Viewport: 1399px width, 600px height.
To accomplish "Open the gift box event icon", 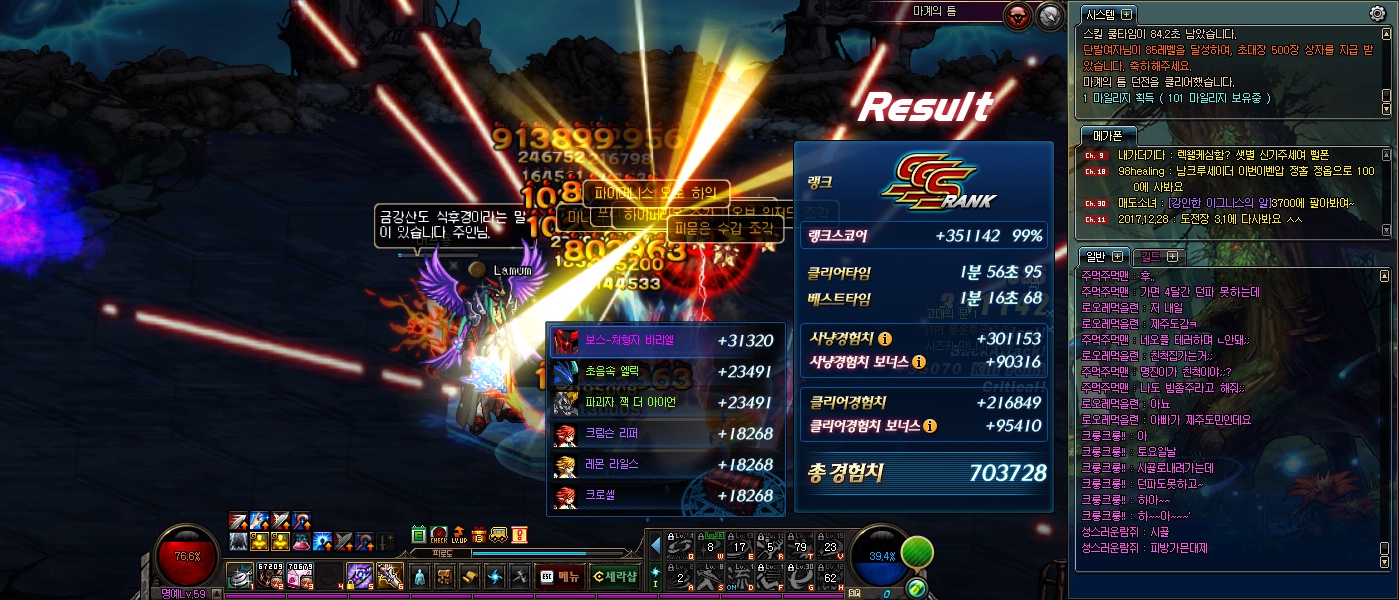I will (x=478, y=535).
